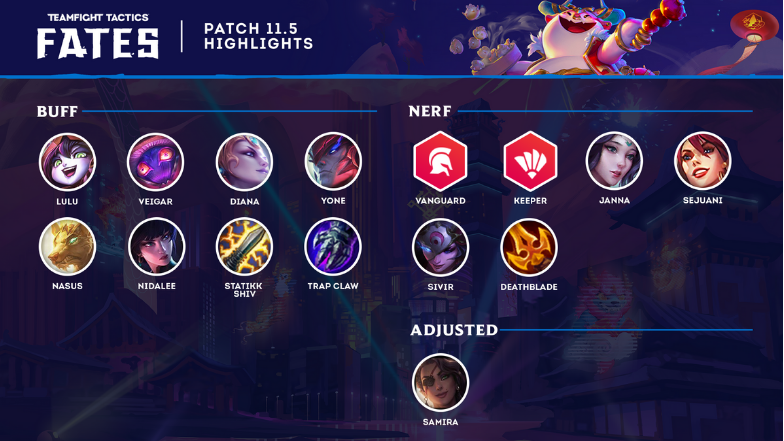
Task: Select the Keeper trait hexagon
Action: pos(529,161)
